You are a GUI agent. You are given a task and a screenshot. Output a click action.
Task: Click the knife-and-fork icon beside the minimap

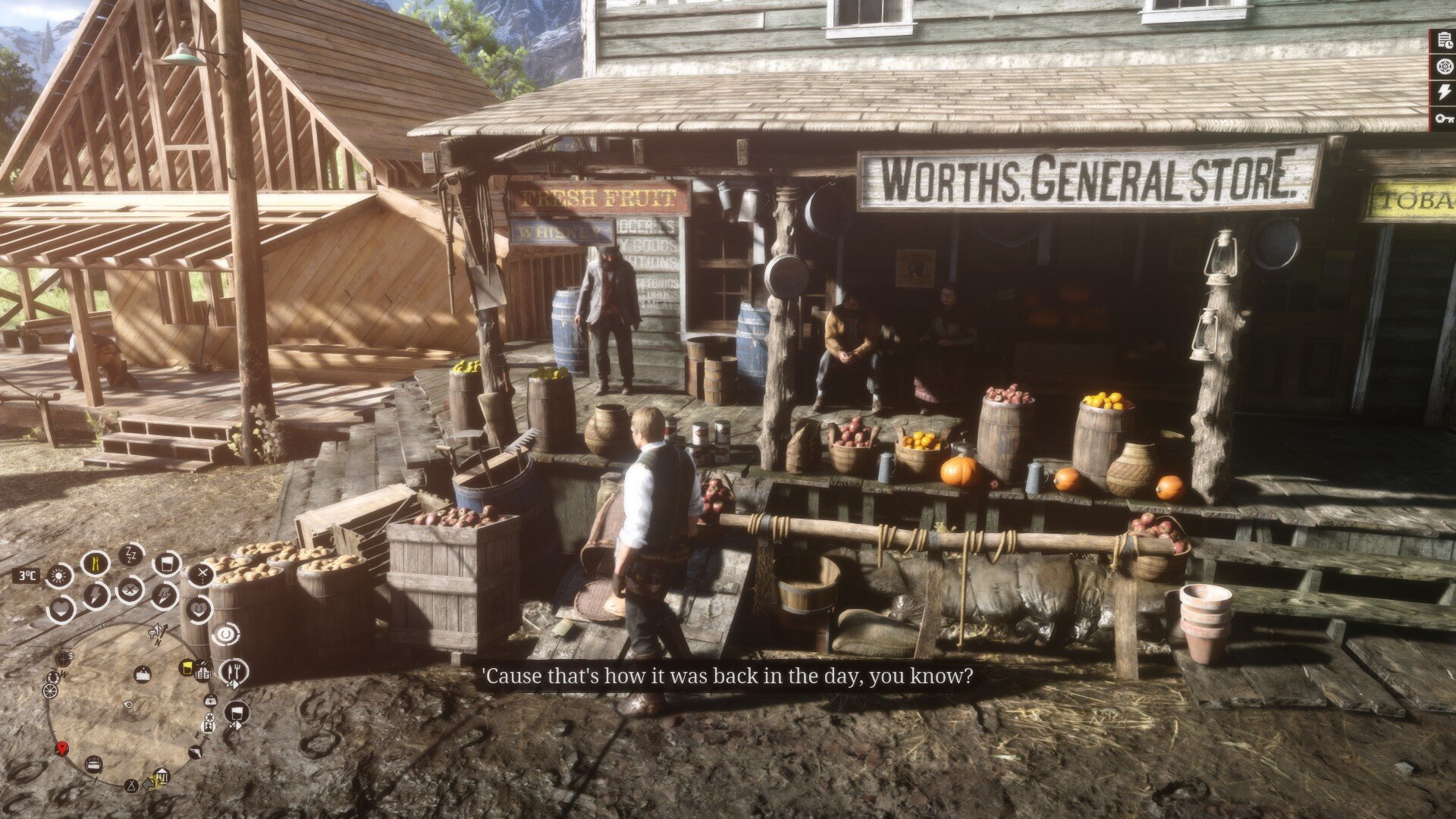coord(234,672)
